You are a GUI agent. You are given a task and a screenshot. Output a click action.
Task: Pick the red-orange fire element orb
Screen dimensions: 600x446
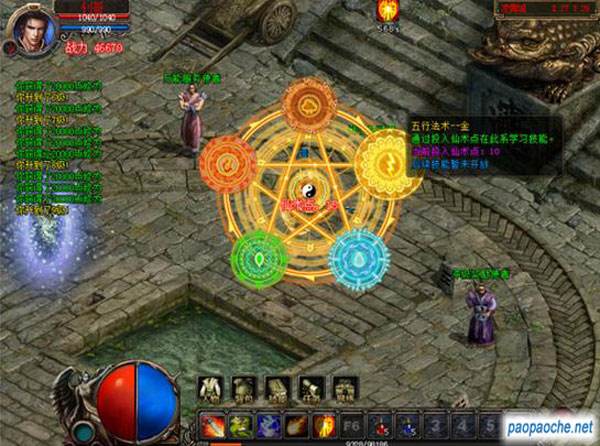click(228, 164)
